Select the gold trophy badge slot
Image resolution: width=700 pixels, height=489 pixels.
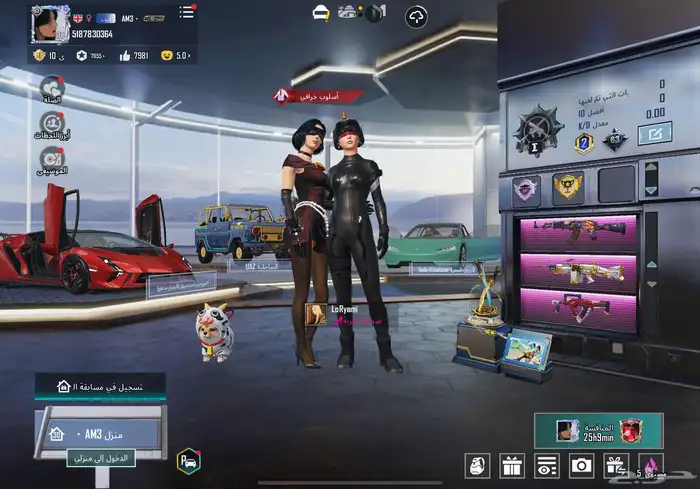pos(568,186)
